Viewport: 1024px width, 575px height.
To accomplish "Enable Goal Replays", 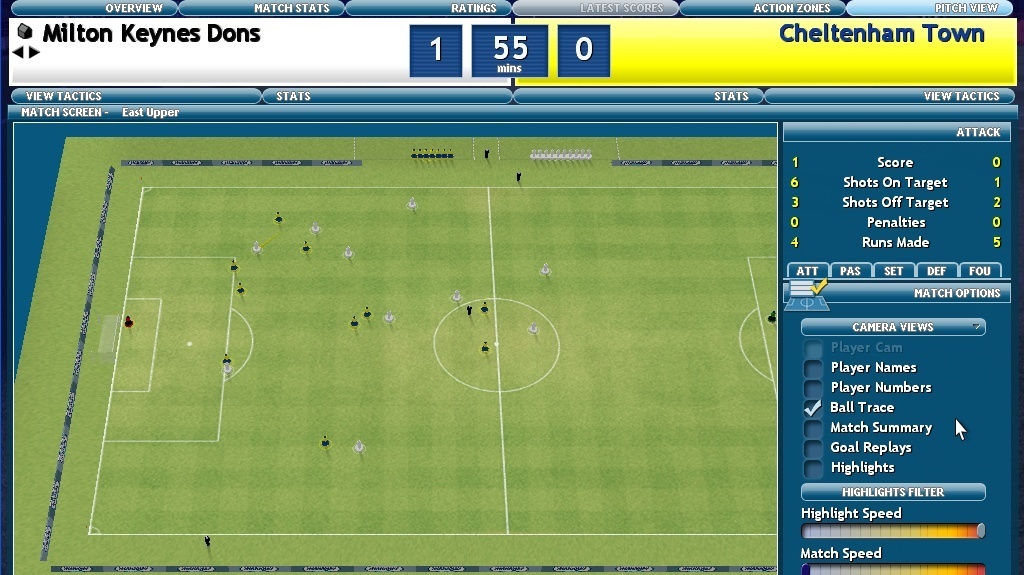I will click(x=814, y=448).
